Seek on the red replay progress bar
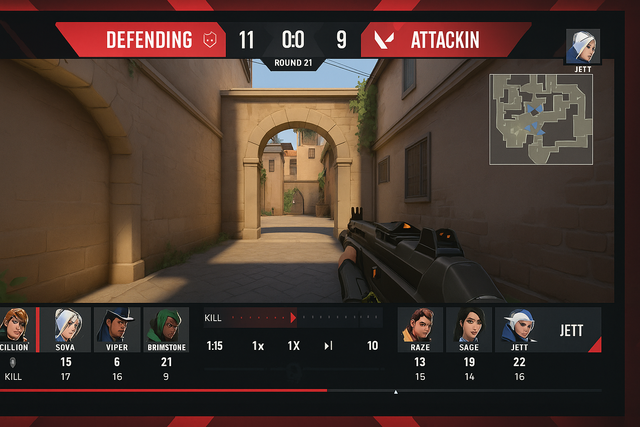Screen dimensions: 640x427 point(200,390)
